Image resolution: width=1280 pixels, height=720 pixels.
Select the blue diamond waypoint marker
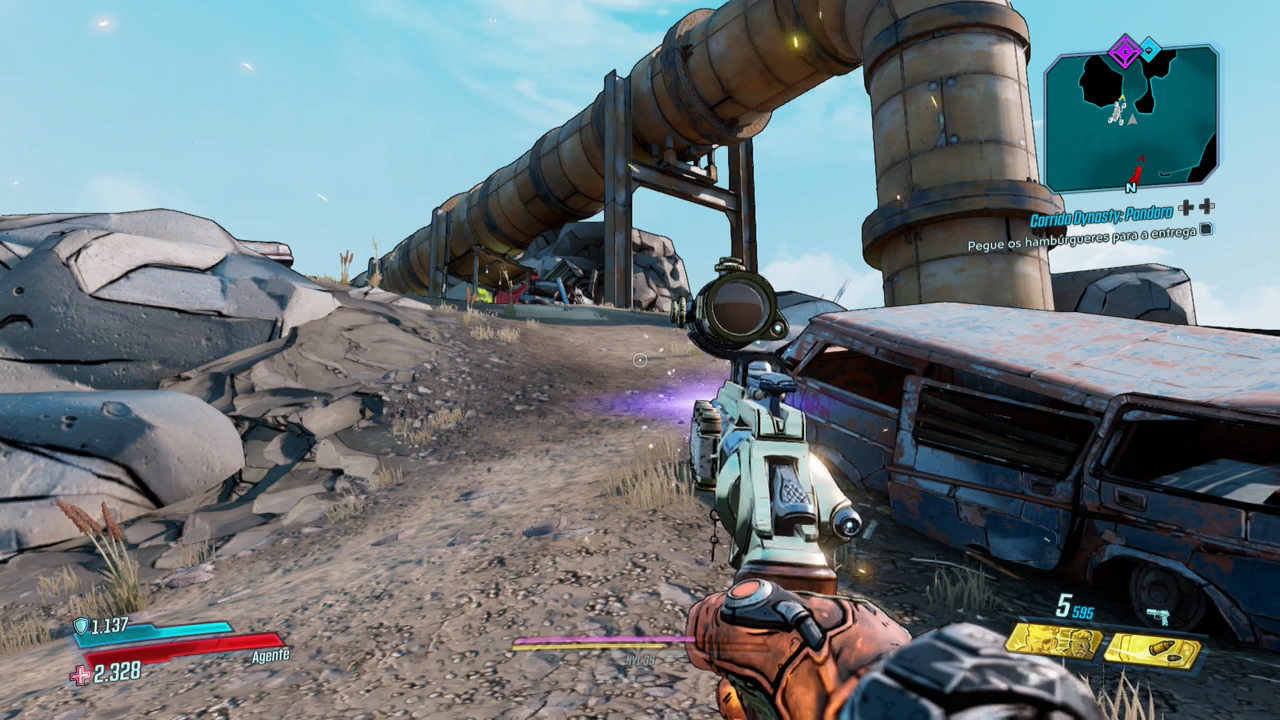[x=1151, y=48]
